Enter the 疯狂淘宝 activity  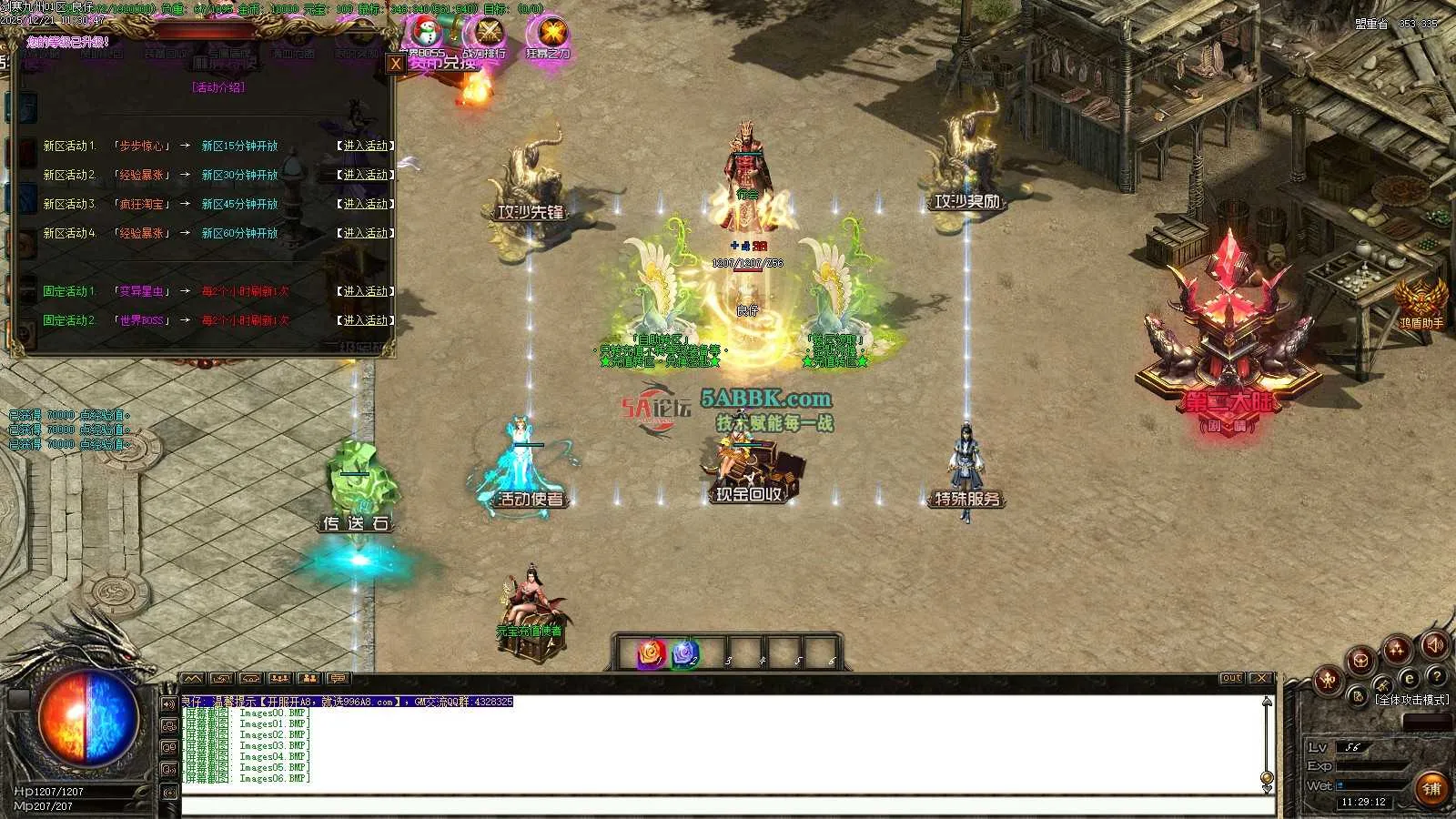(x=365, y=204)
